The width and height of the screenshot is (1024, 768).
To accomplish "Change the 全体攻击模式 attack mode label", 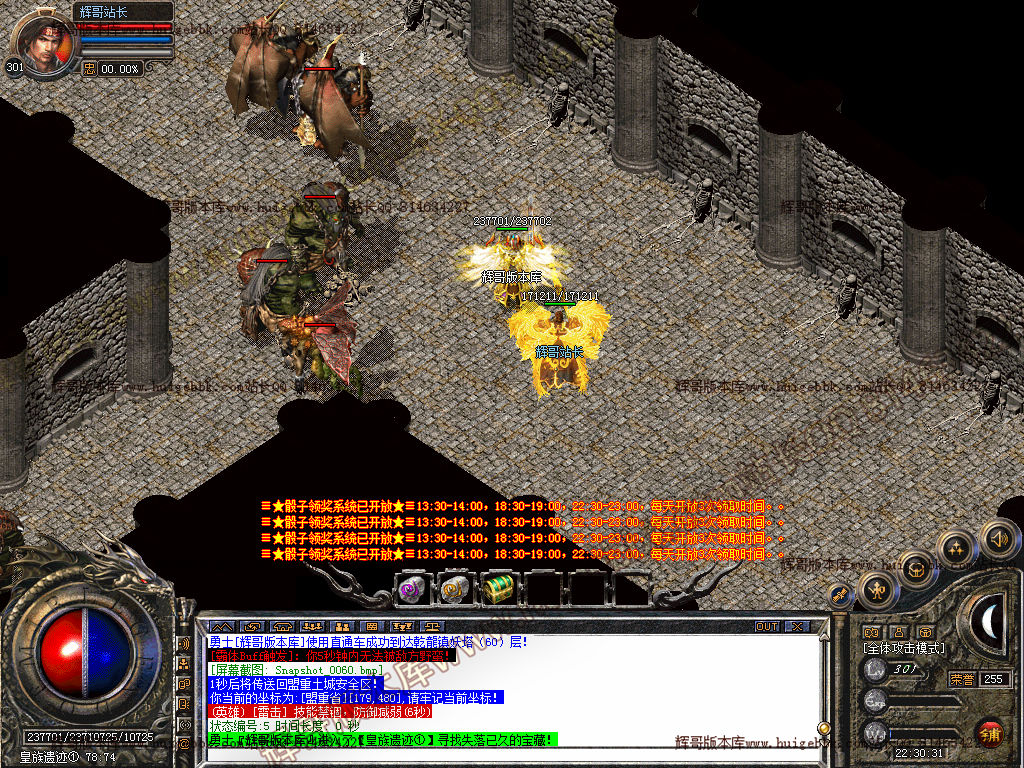I will tap(904, 648).
